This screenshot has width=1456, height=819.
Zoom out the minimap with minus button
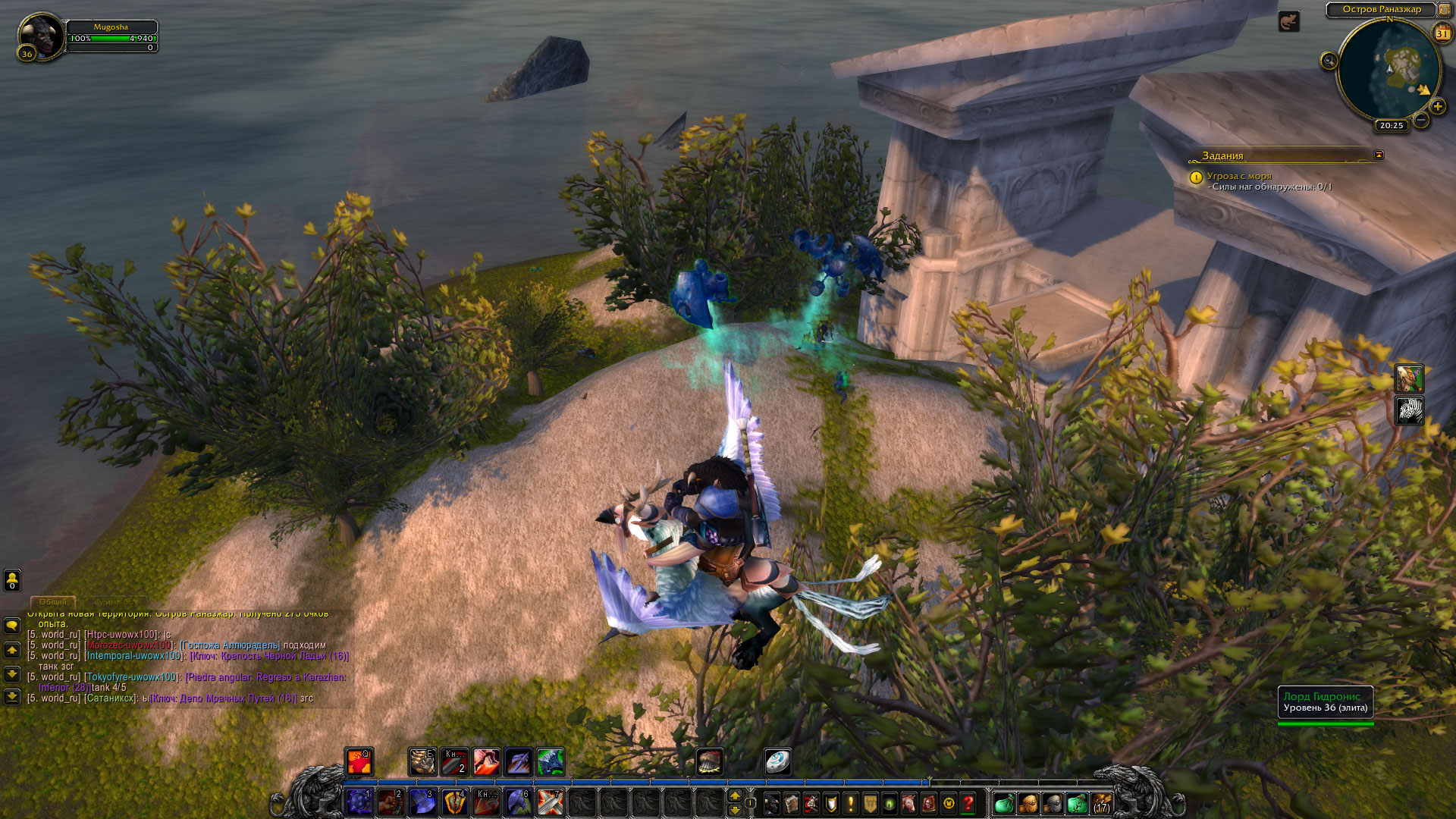[1420, 121]
